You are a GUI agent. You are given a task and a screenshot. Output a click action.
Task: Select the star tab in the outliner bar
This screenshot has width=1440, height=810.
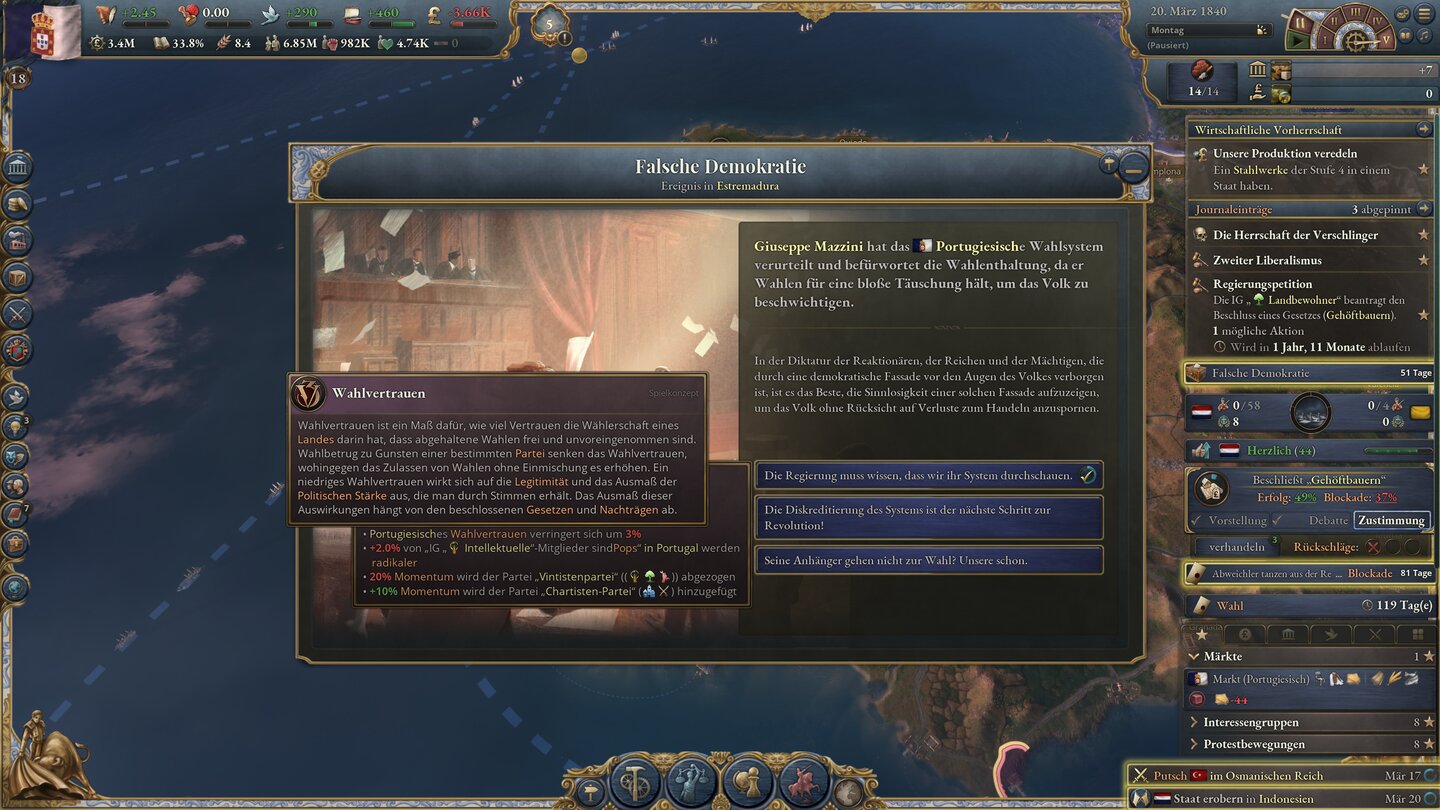[x=1201, y=634]
